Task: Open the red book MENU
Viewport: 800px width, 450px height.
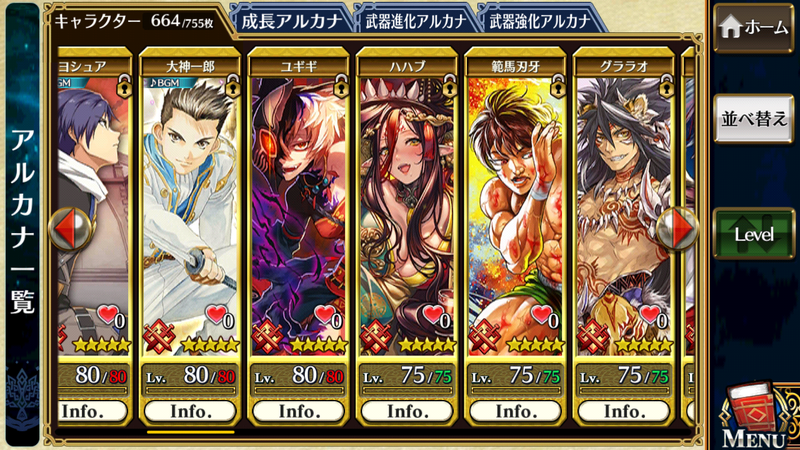Action: pos(754,414)
